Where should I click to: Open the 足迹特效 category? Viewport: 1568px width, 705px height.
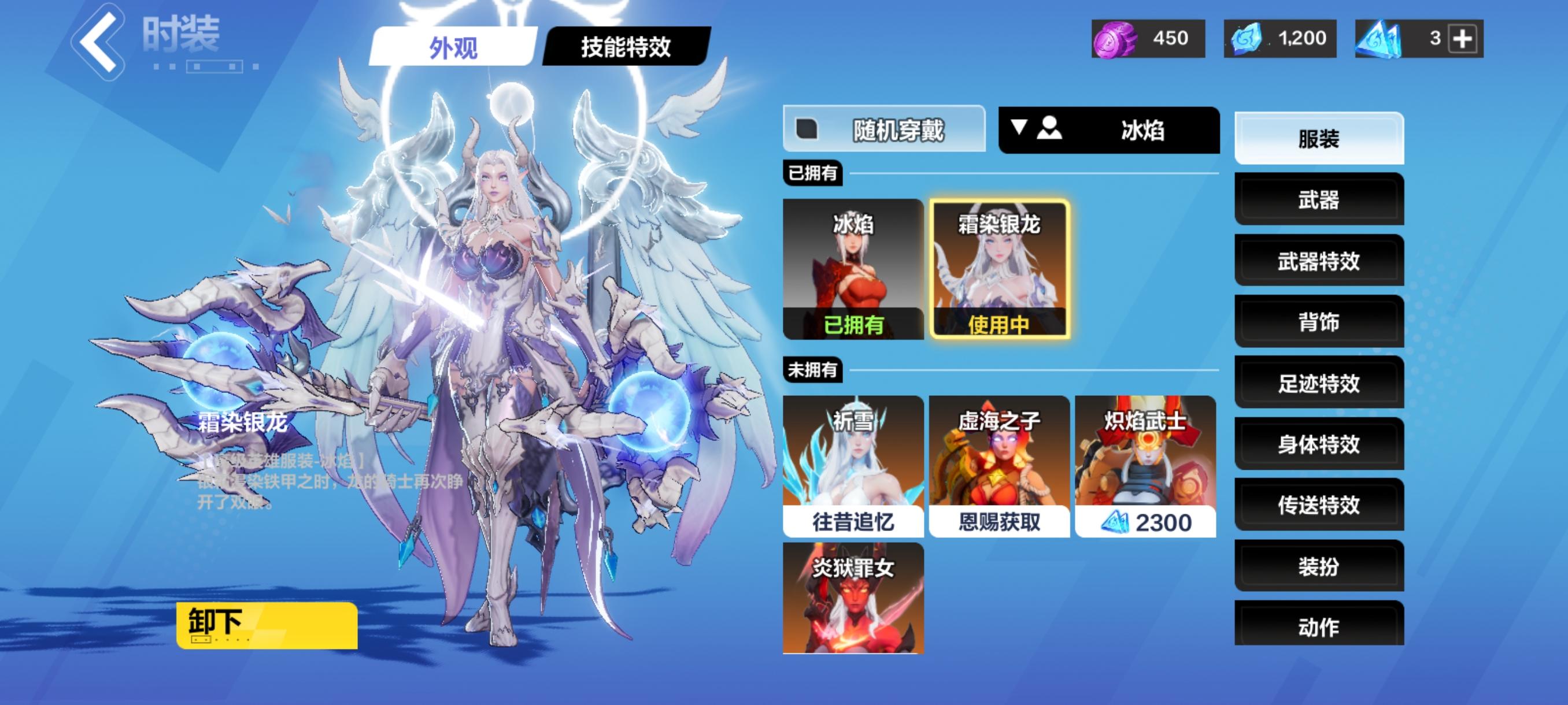coord(1319,383)
